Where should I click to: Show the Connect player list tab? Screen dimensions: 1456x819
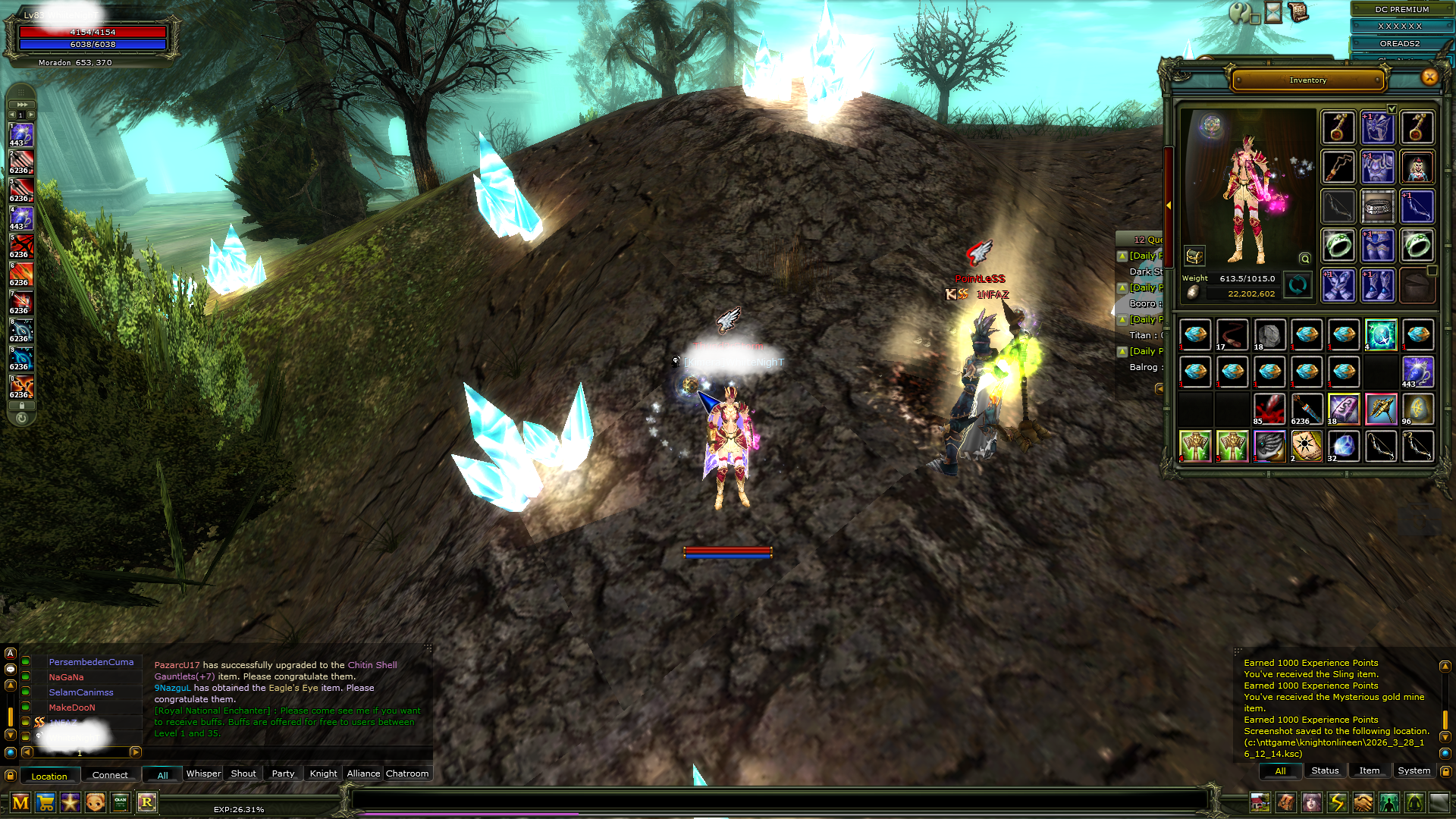pos(110,775)
